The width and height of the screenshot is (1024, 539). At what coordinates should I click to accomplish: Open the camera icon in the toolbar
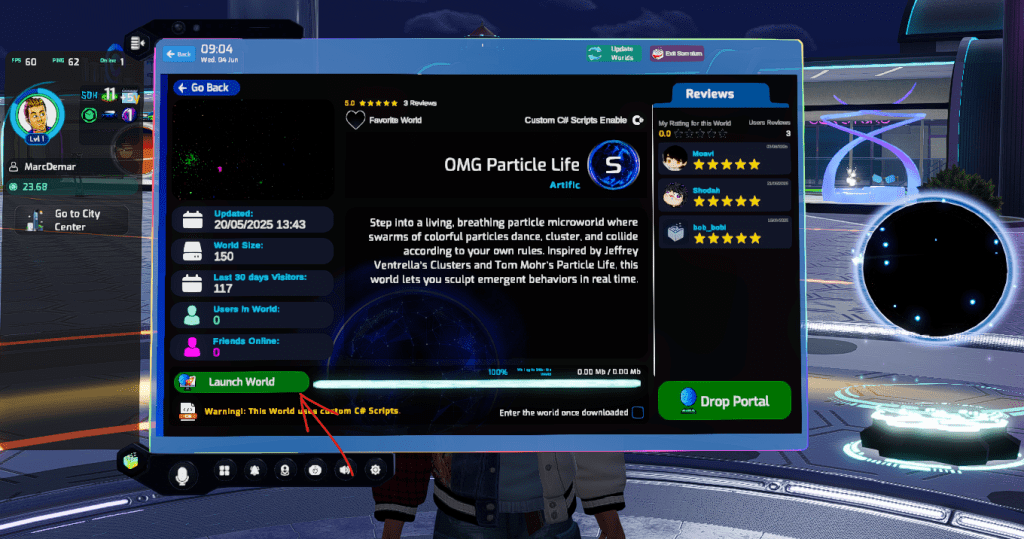click(x=315, y=470)
